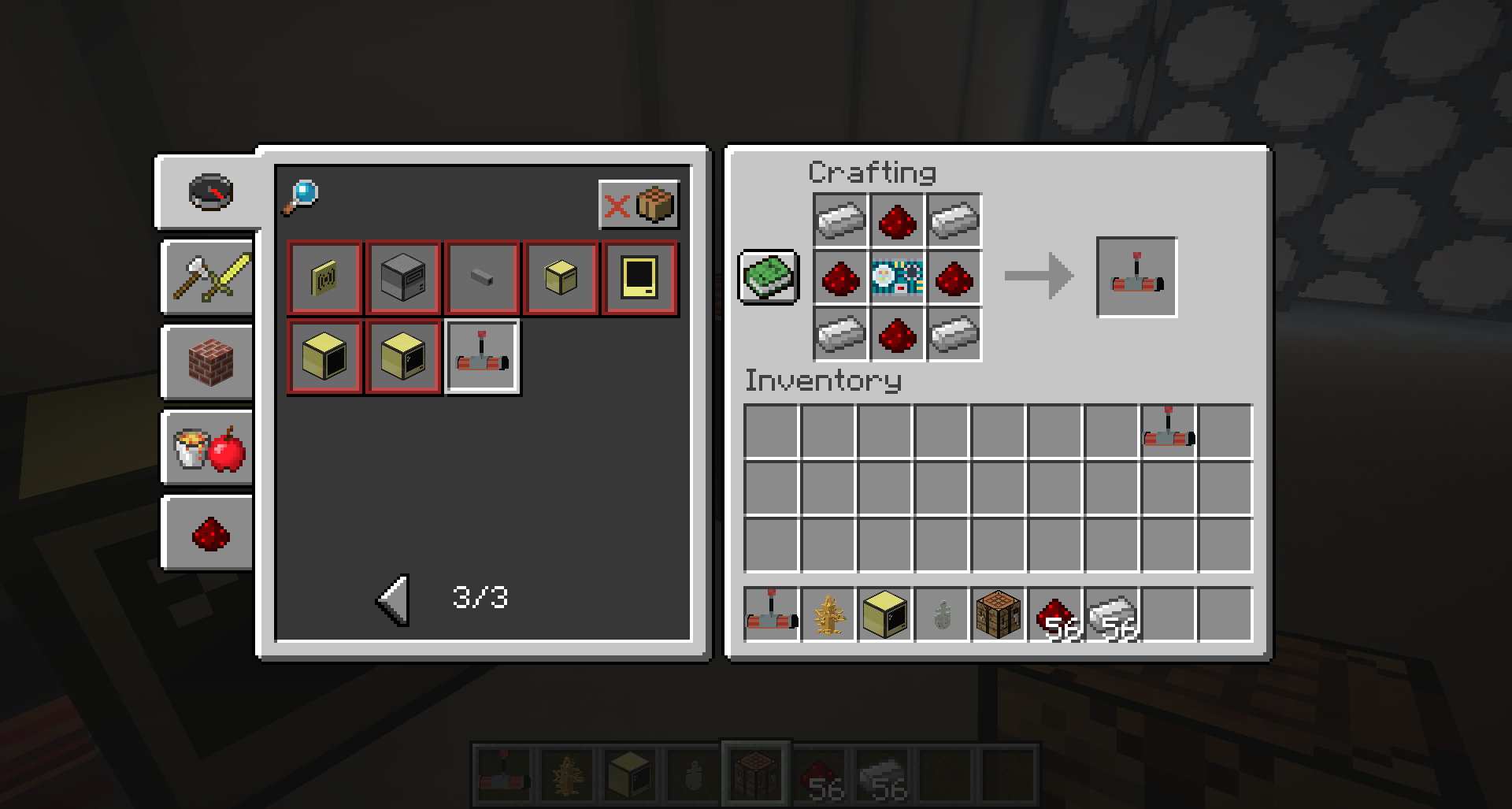Switch to the Inventory section
1512x809 pixels.
[x=823, y=380]
